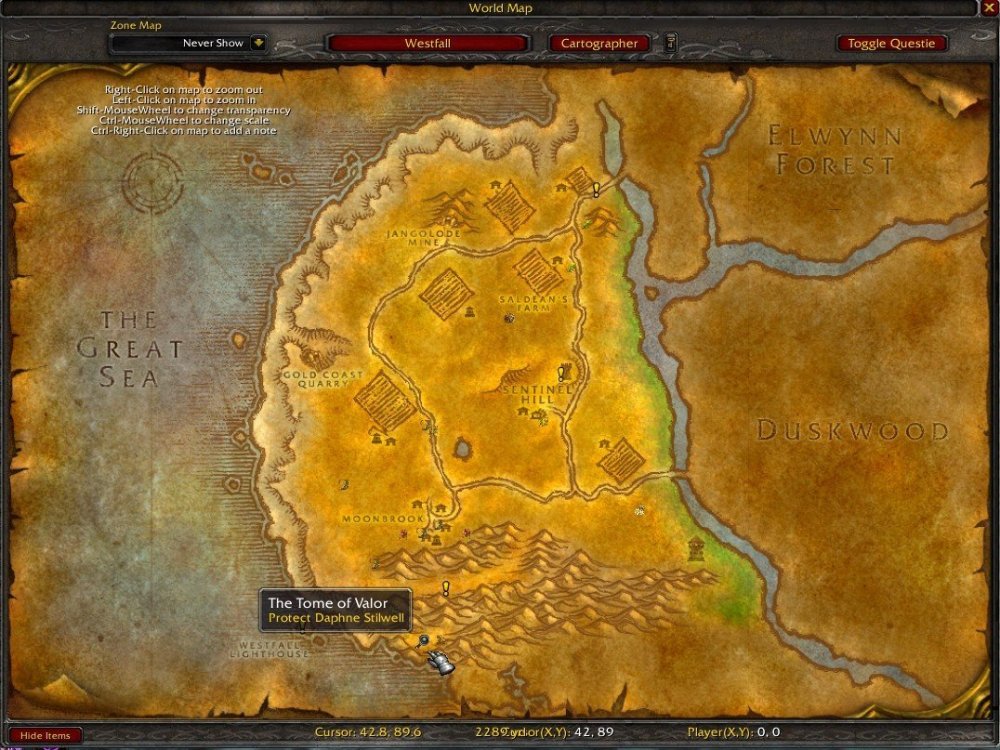The height and width of the screenshot is (750, 1000).
Task: Select the quest marker south of Moonbrook
Action: [x=446, y=589]
